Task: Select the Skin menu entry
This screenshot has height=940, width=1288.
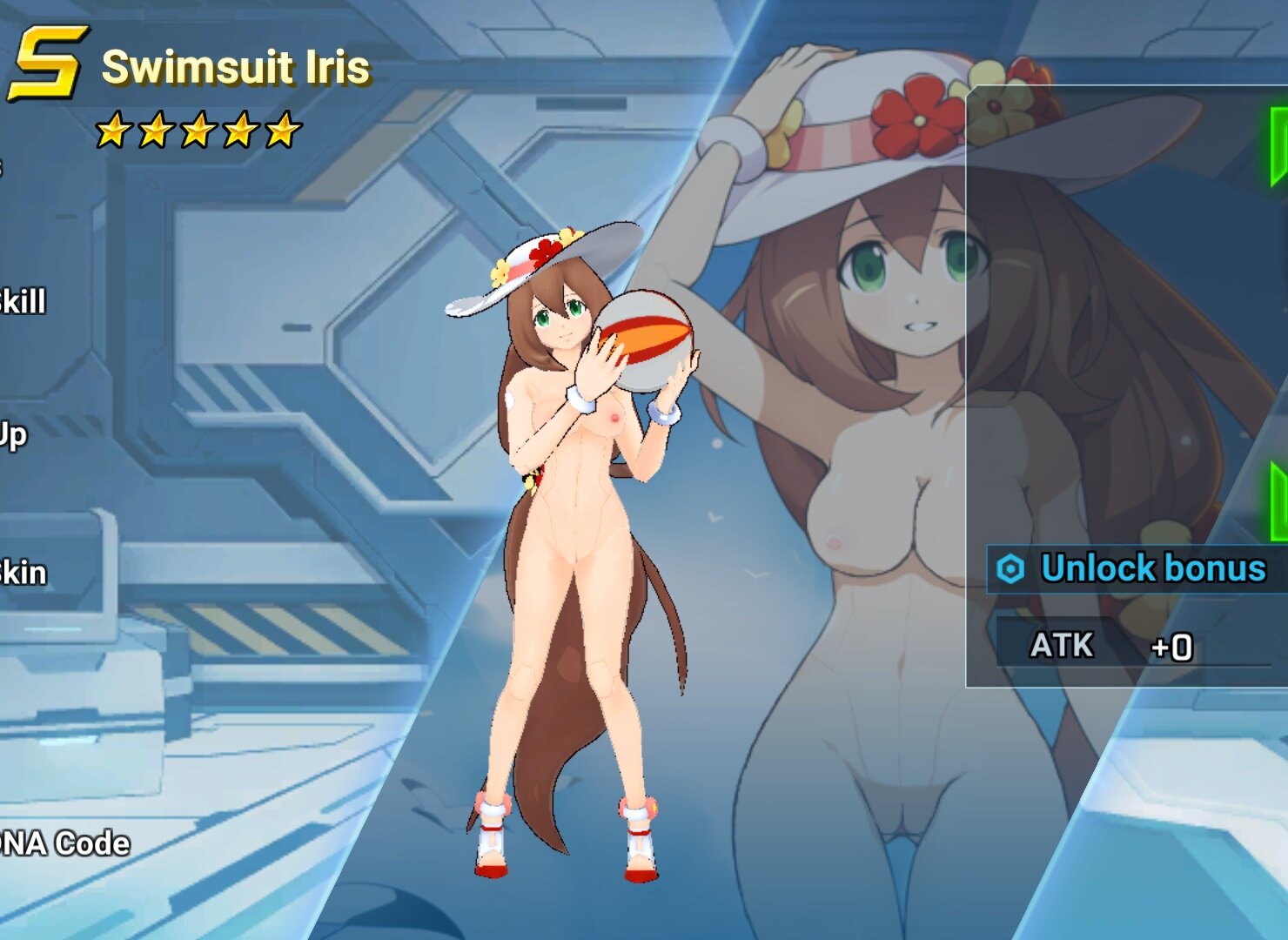Action: (23, 574)
